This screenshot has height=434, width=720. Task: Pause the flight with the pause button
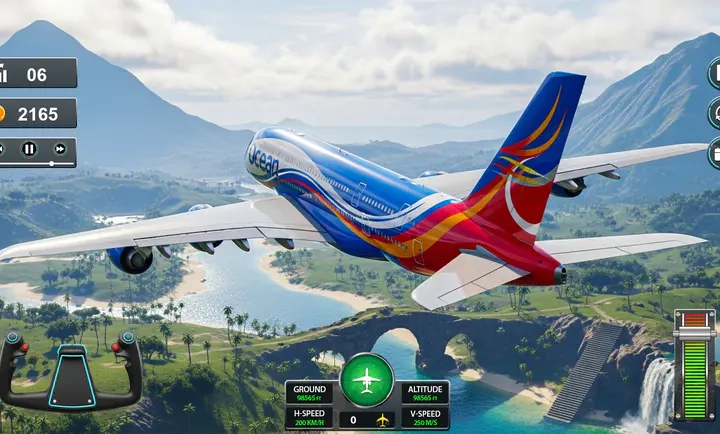pyautogui.click(x=29, y=149)
